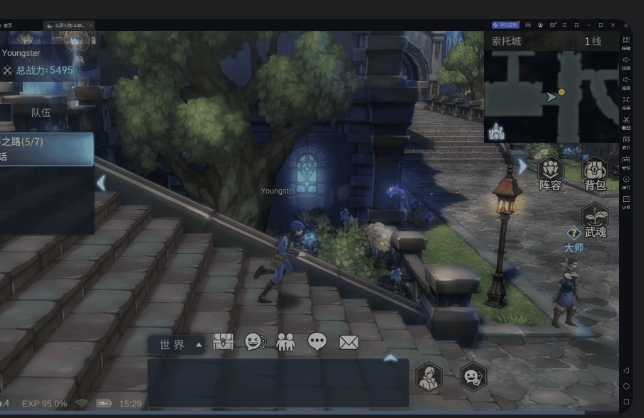The image size is (644, 418).
Task: Collapse the quest panel with the left arrow
Action: click(101, 182)
